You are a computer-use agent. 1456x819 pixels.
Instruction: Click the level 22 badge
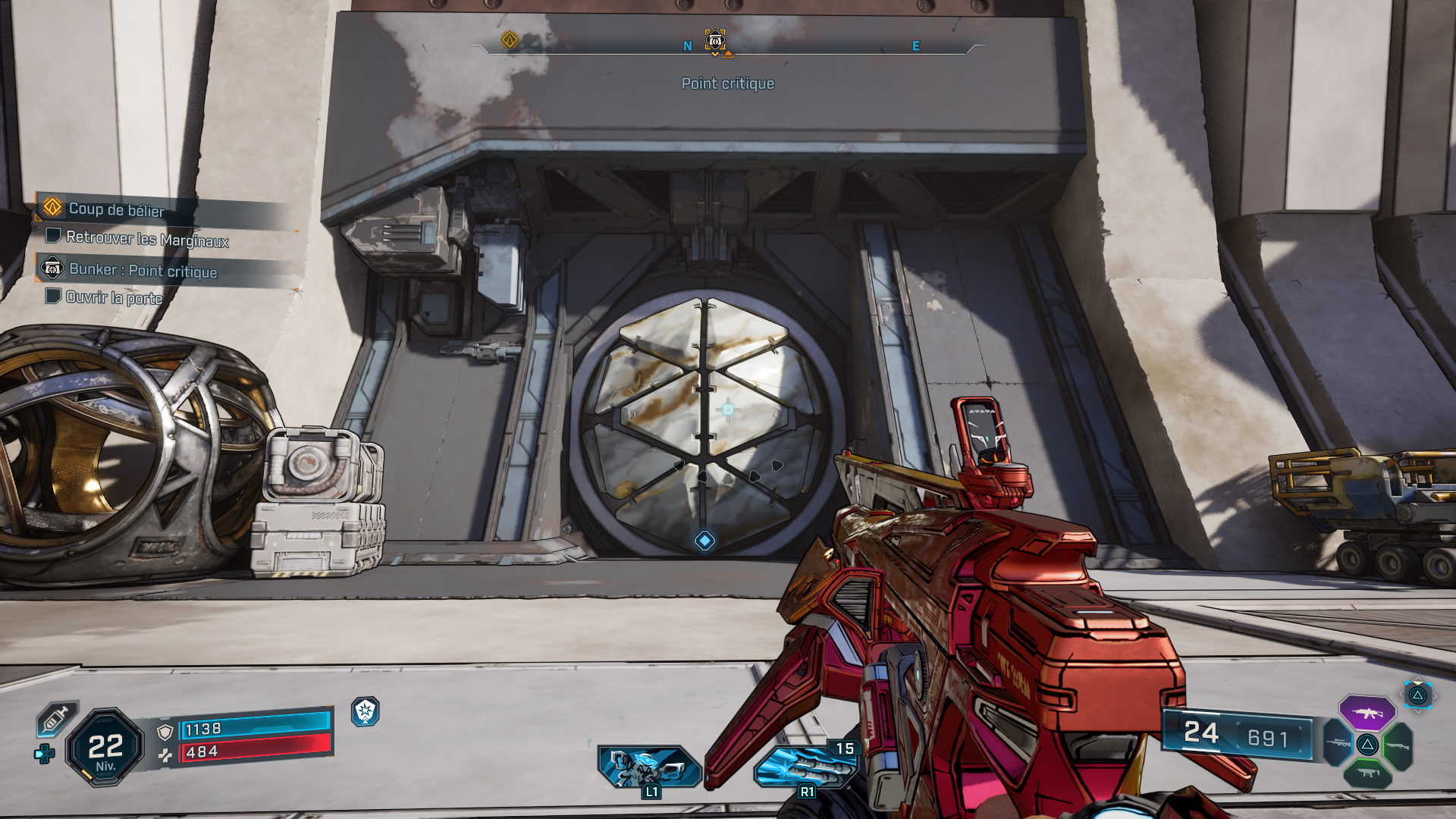105,750
